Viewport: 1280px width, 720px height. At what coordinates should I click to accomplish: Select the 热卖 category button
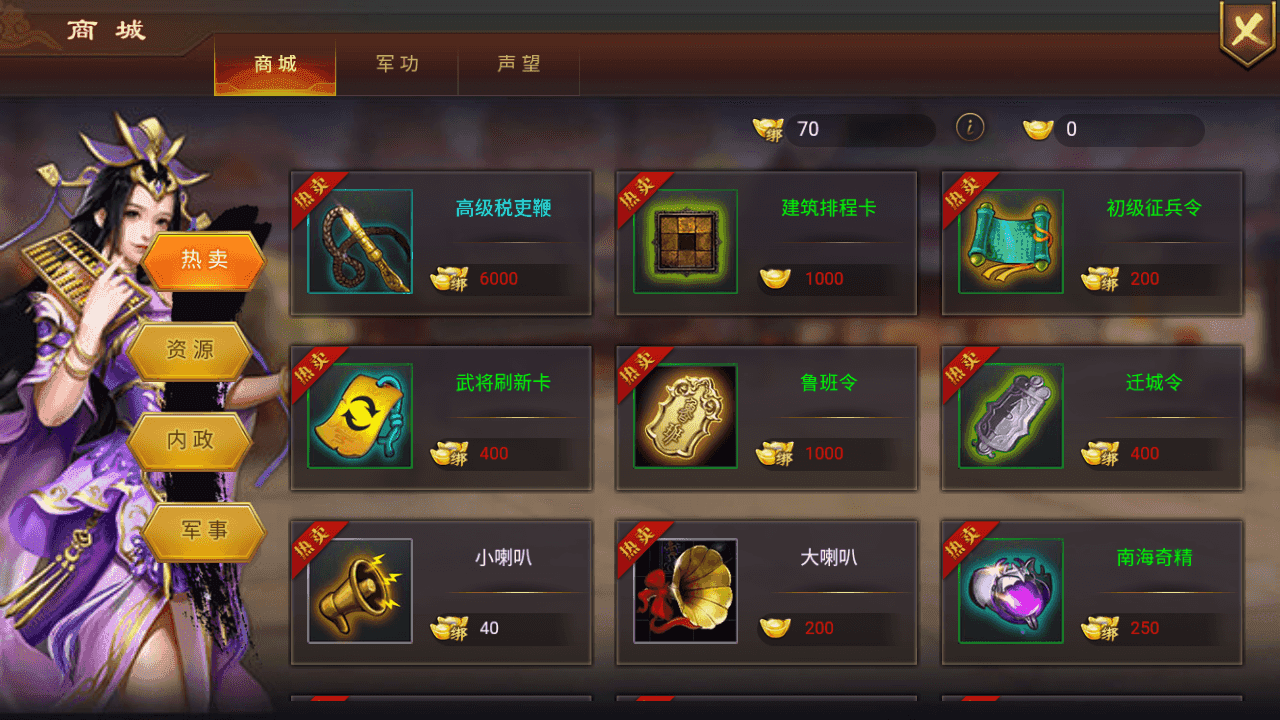[204, 259]
